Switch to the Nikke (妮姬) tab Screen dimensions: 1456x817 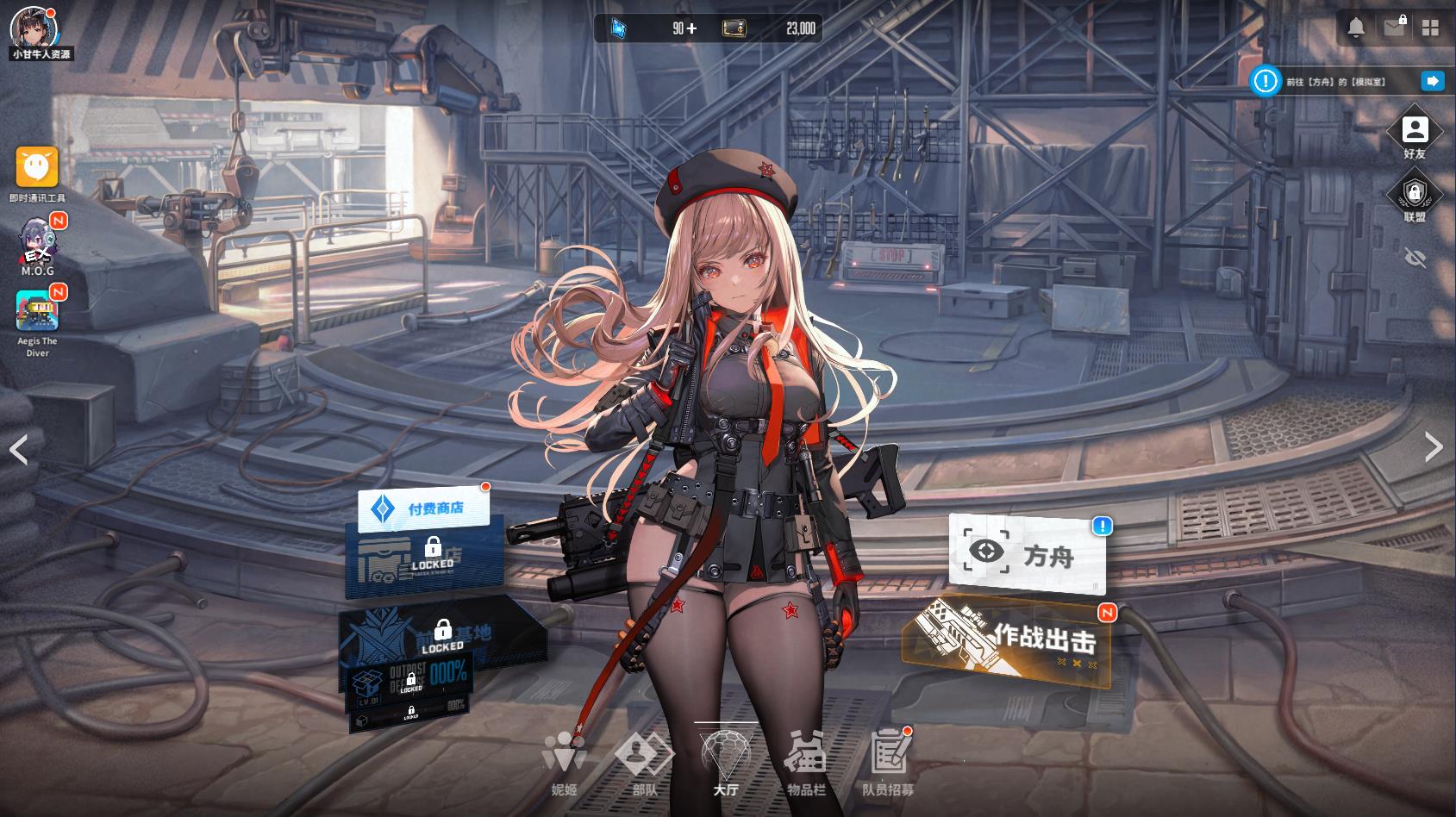pos(565,763)
